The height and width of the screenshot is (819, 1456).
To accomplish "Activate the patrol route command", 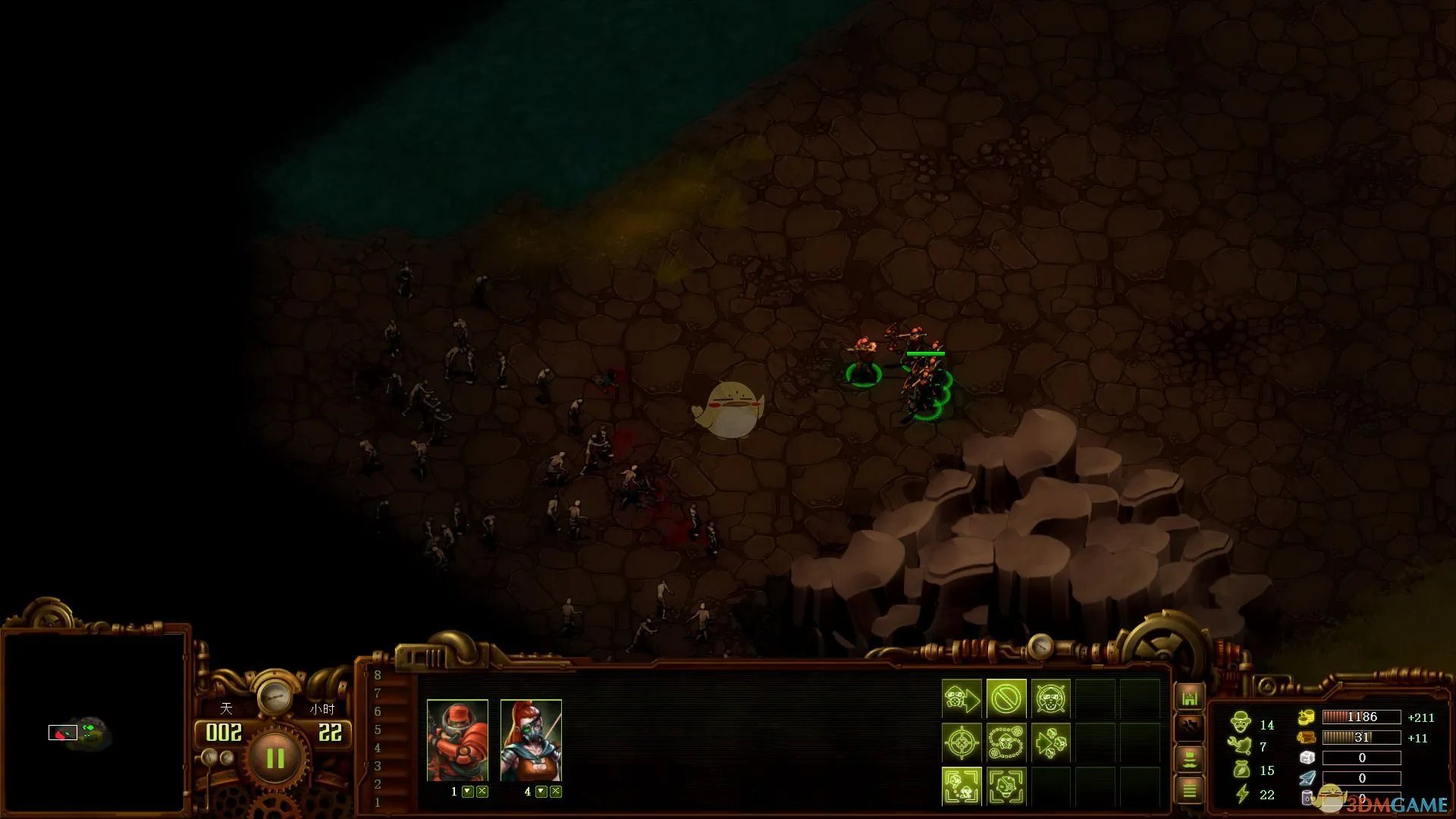I will [1006, 742].
